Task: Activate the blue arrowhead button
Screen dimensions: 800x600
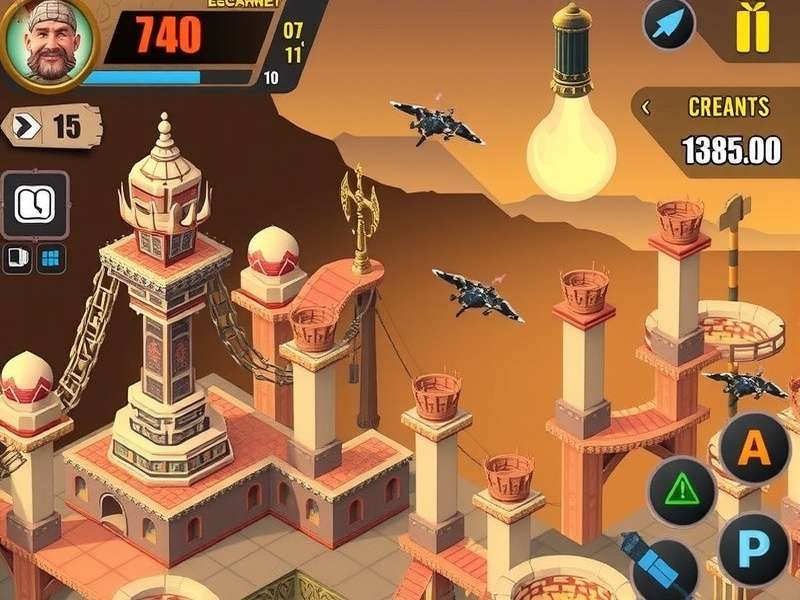Action: click(668, 24)
